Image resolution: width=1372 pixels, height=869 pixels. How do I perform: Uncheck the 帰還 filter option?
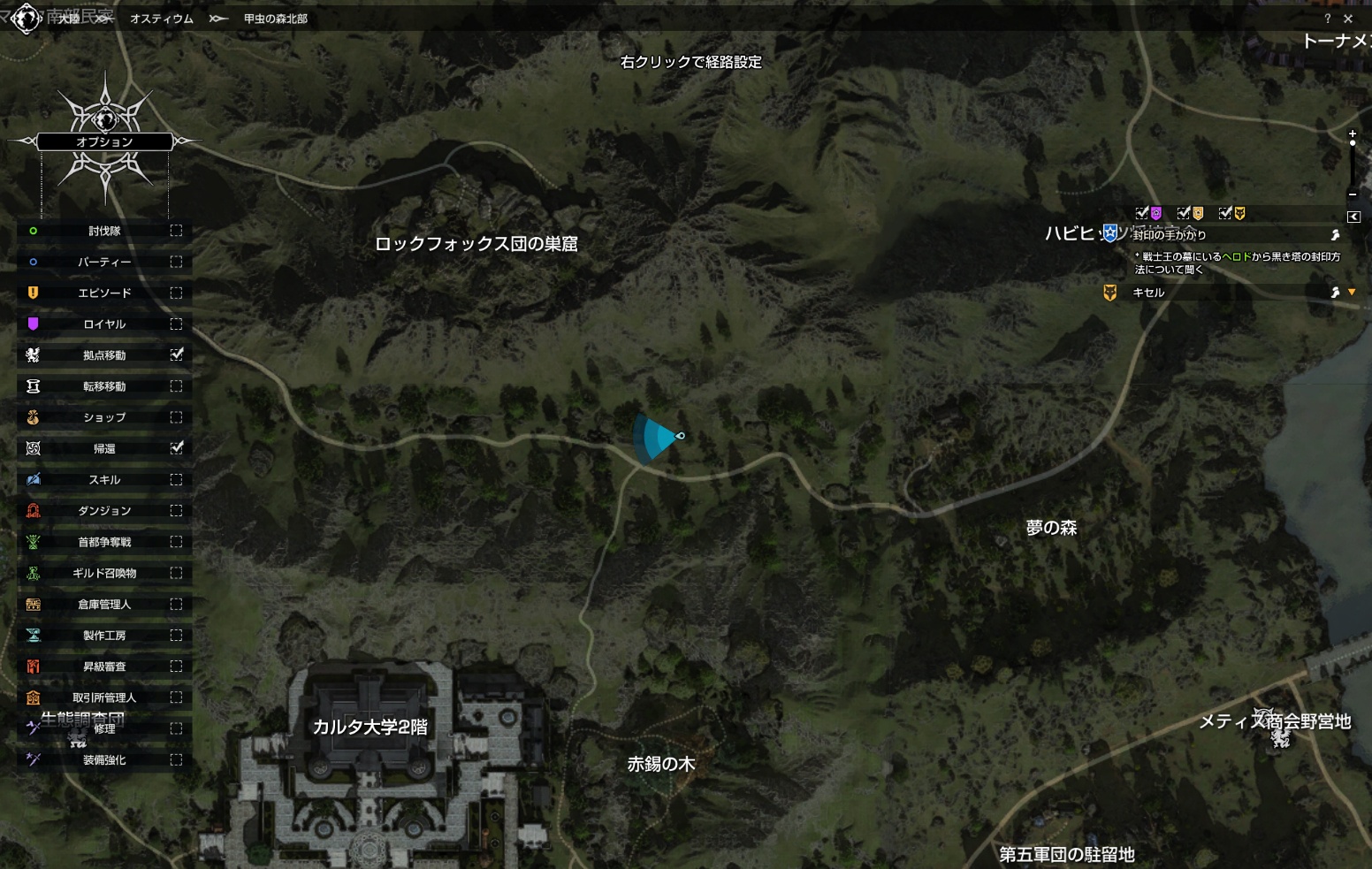[176, 448]
